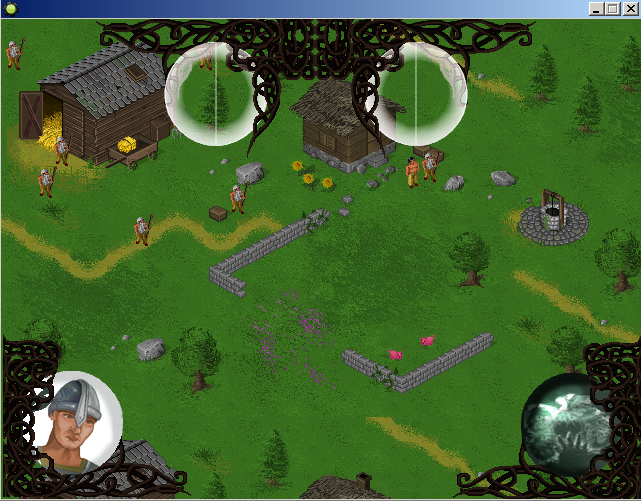The width and height of the screenshot is (641, 501).
Task: Close the game window
Action: [x=630, y=8]
